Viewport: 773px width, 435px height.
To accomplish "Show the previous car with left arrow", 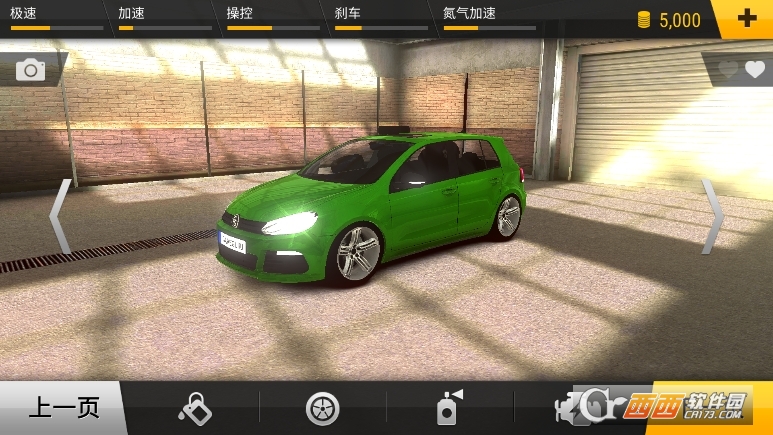I will (60, 216).
